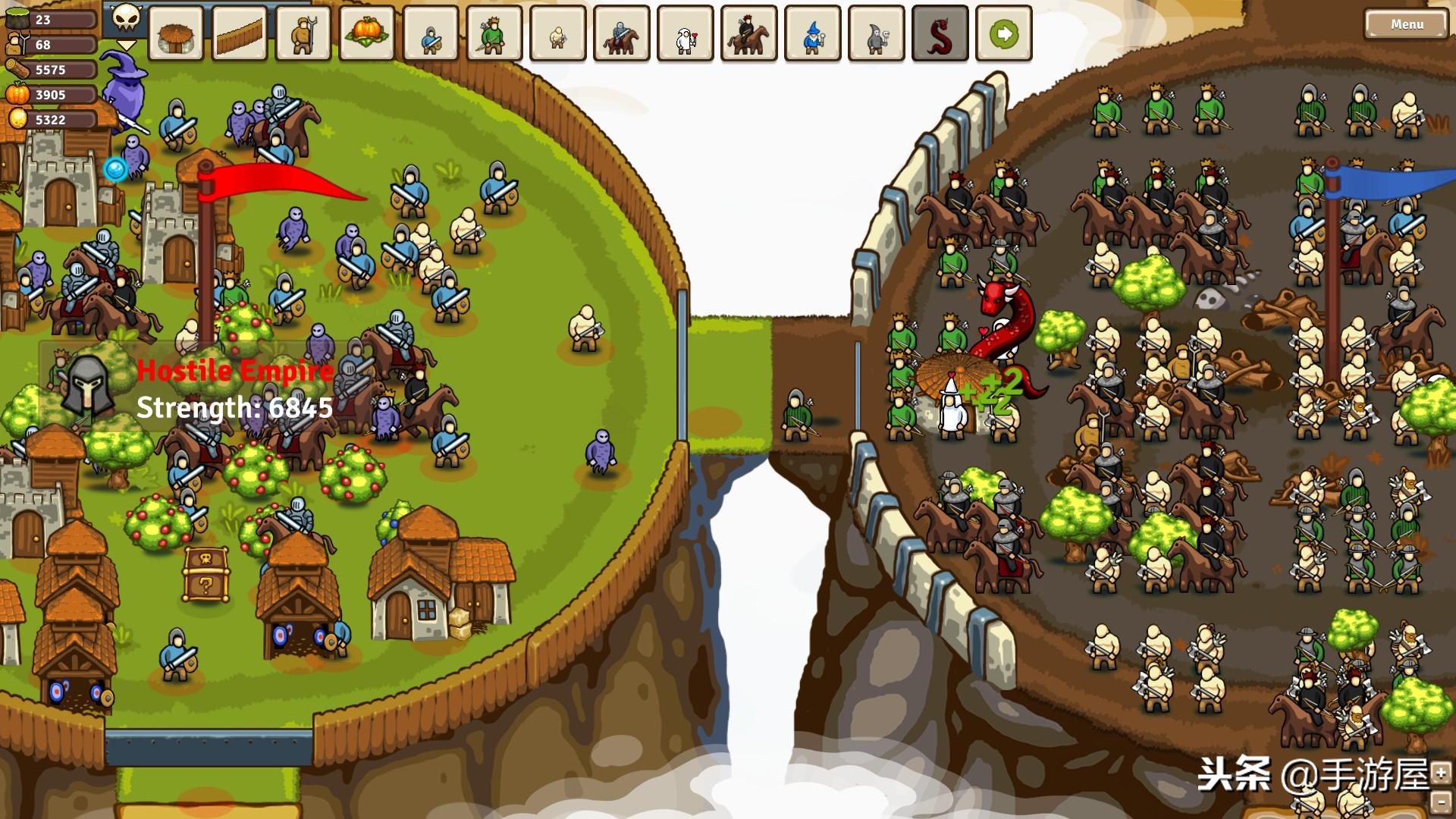Select the armored knight on horseback icon
This screenshot has width=1456, height=819.
[x=622, y=33]
